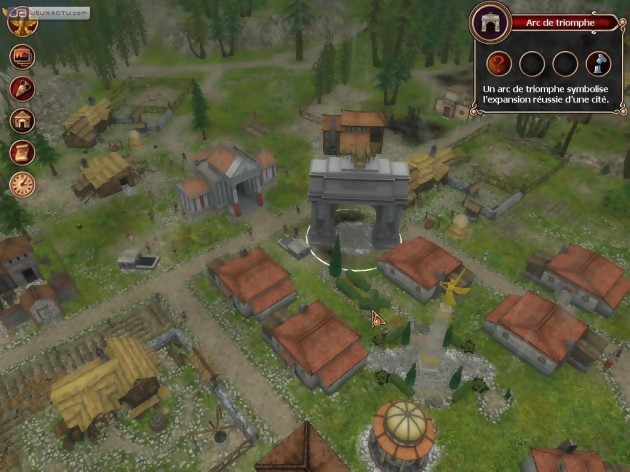Open the red question mark help button
This screenshot has width=630, height=472.
(499, 64)
